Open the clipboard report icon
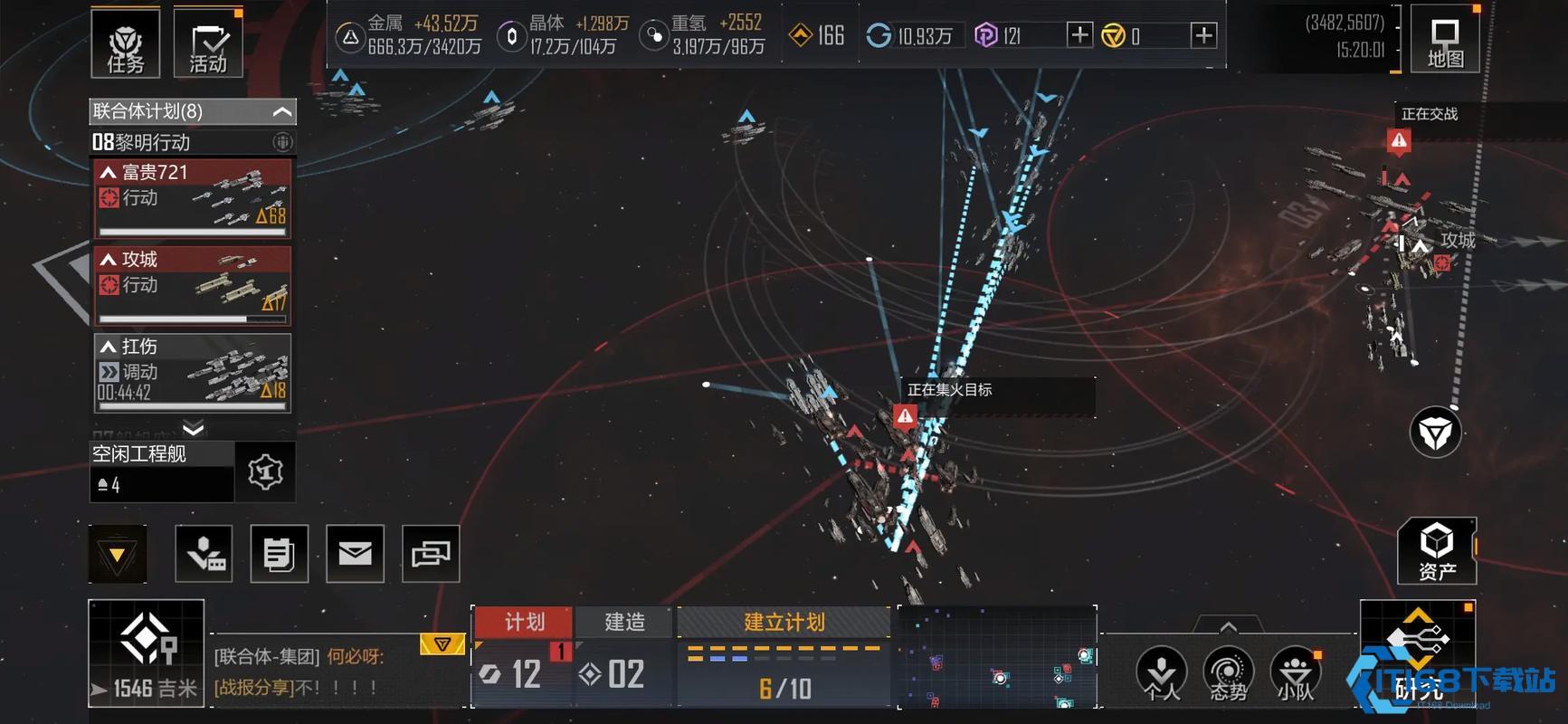1568x724 pixels. click(279, 553)
